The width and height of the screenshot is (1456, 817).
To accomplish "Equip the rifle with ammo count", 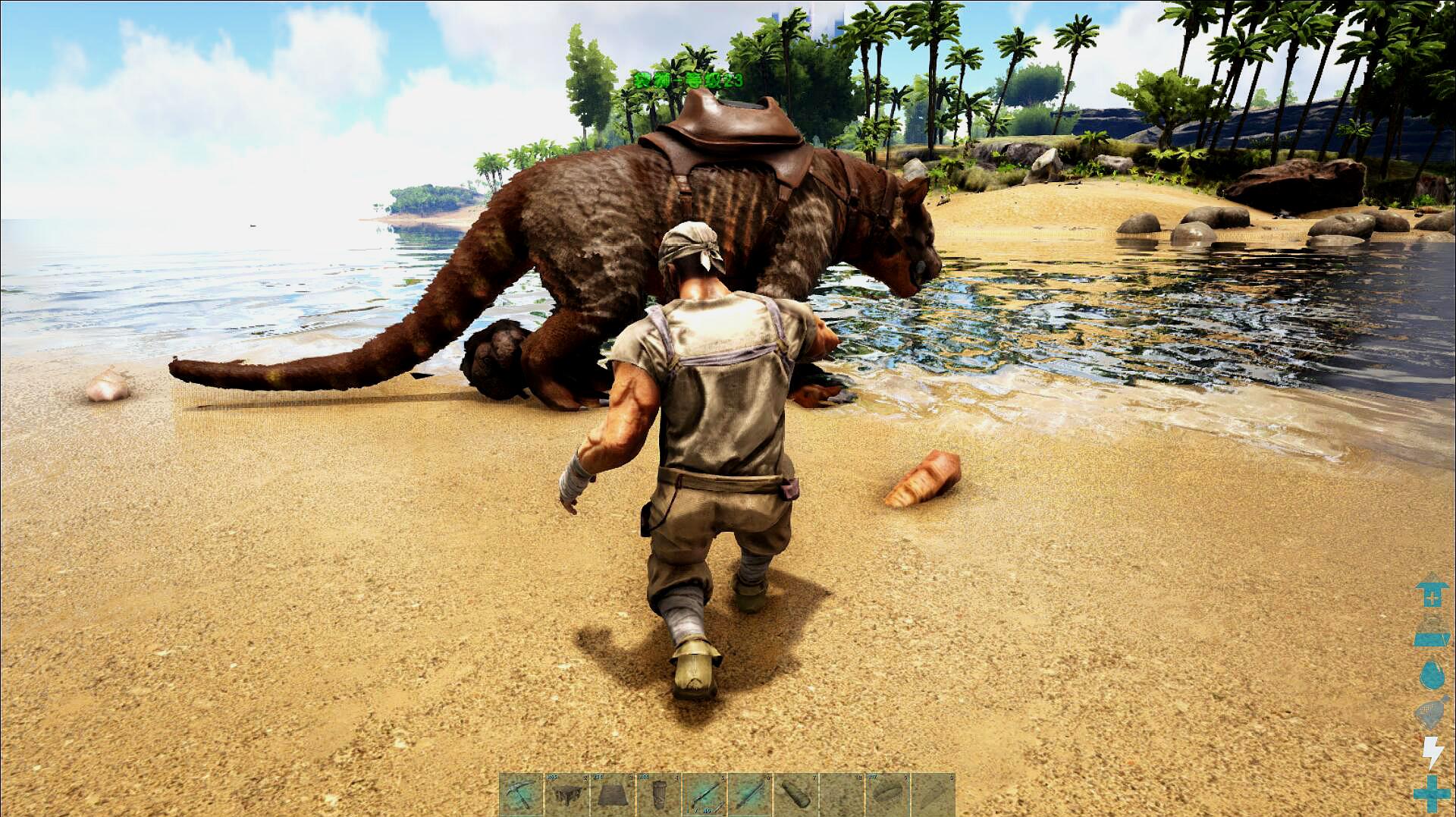I will 704,794.
